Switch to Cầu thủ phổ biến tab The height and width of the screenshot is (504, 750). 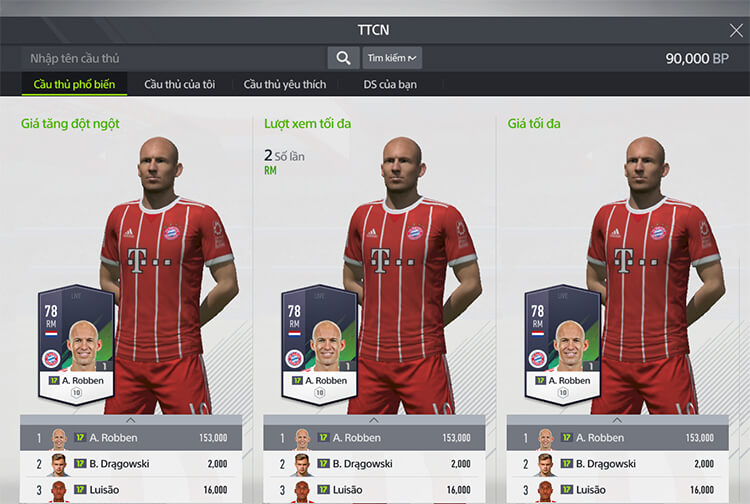tap(74, 84)
